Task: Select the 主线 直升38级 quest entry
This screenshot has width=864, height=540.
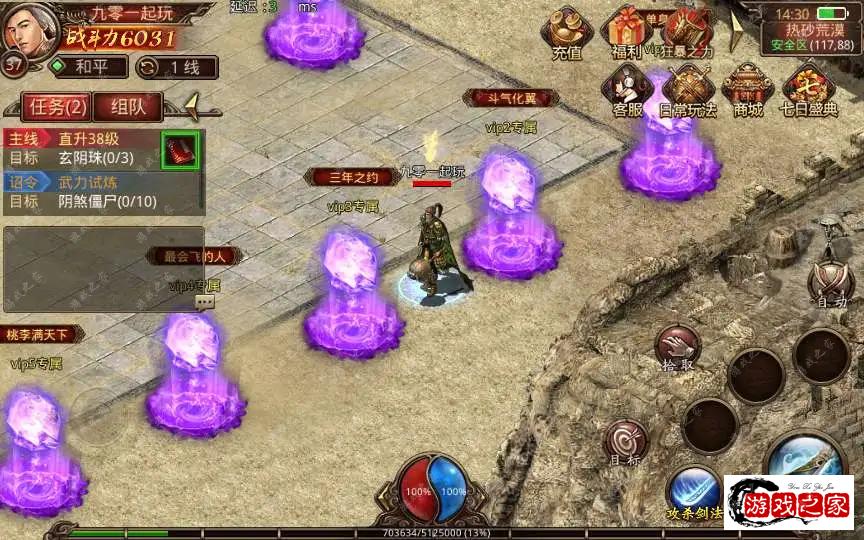Action: (x=82, y=149)
